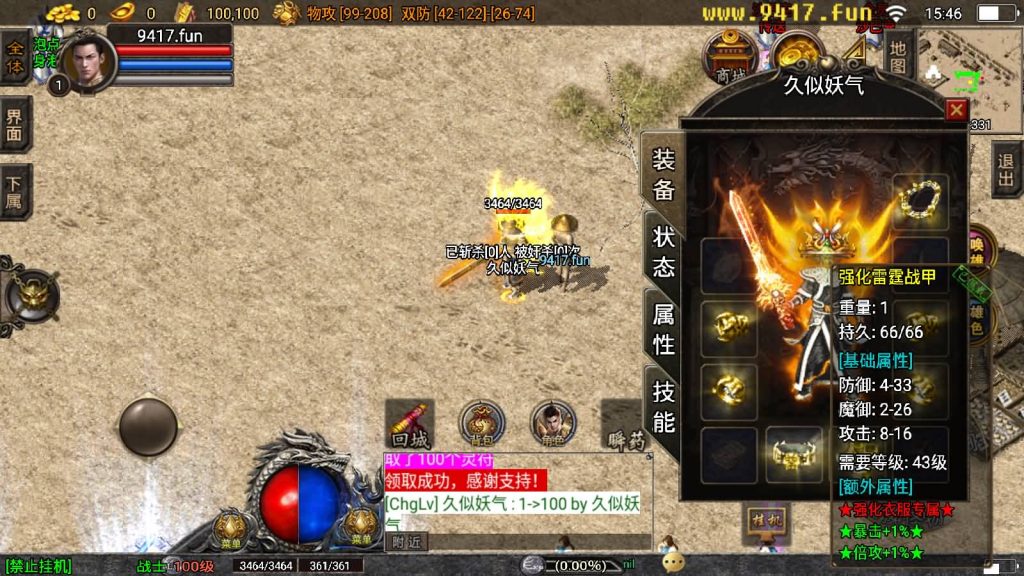
Task: Toggle the 禁止挂机 auto-play label
Action: pyautogui.click(x=38, y=567)
